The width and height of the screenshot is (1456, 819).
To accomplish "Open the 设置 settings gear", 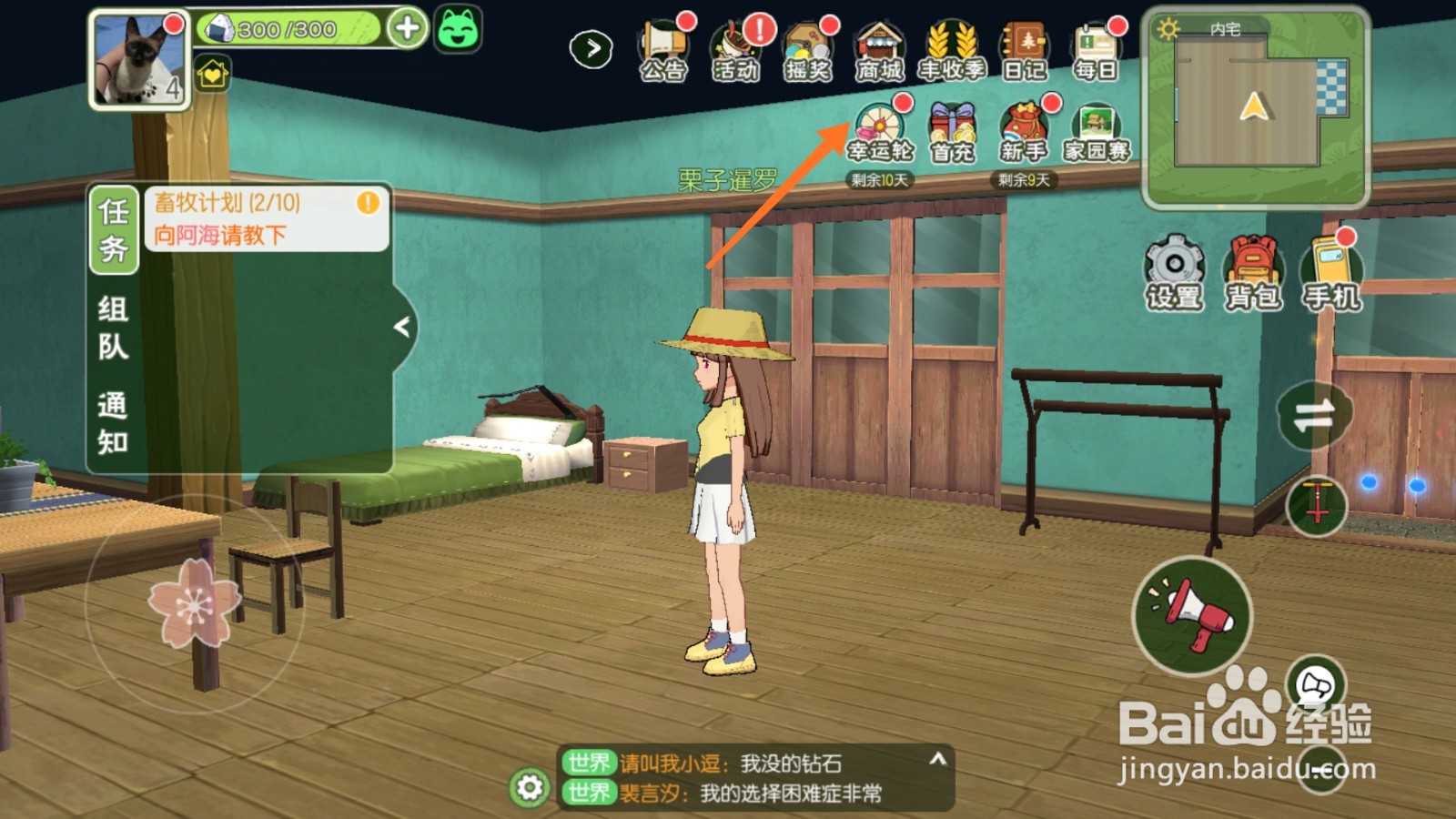I will pos(1174,271).
